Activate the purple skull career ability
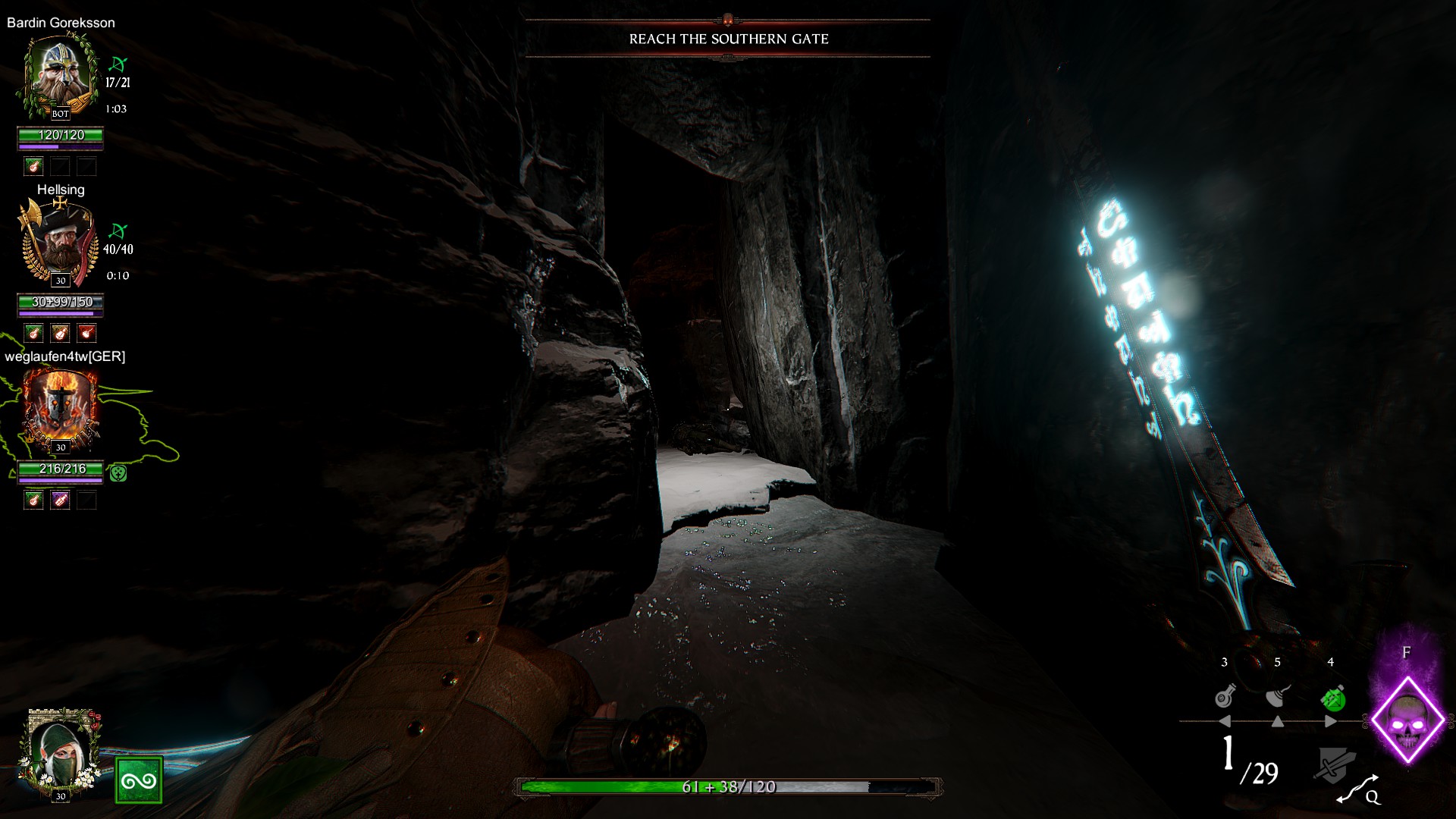The width and height of the screenshot is (1456, 819). click(1407, 720)
